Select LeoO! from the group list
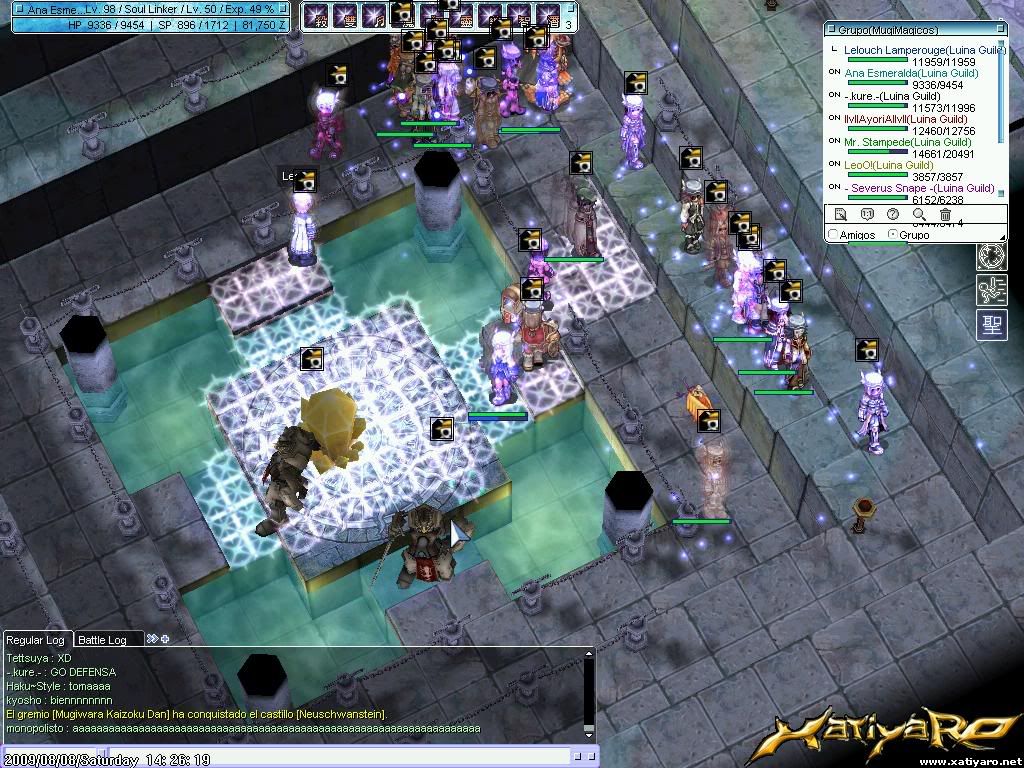The image size is (1024, 768). [888, 165]
